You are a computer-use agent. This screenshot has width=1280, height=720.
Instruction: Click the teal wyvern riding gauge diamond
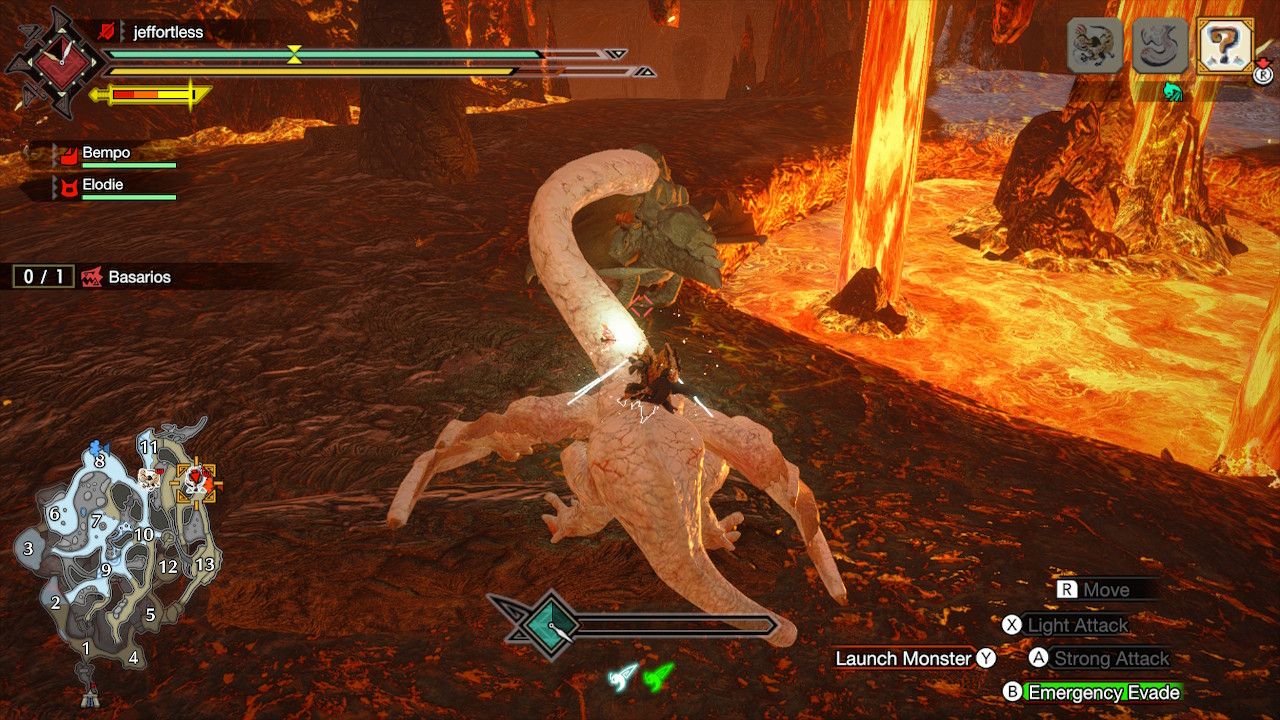[x=548, y=626]
